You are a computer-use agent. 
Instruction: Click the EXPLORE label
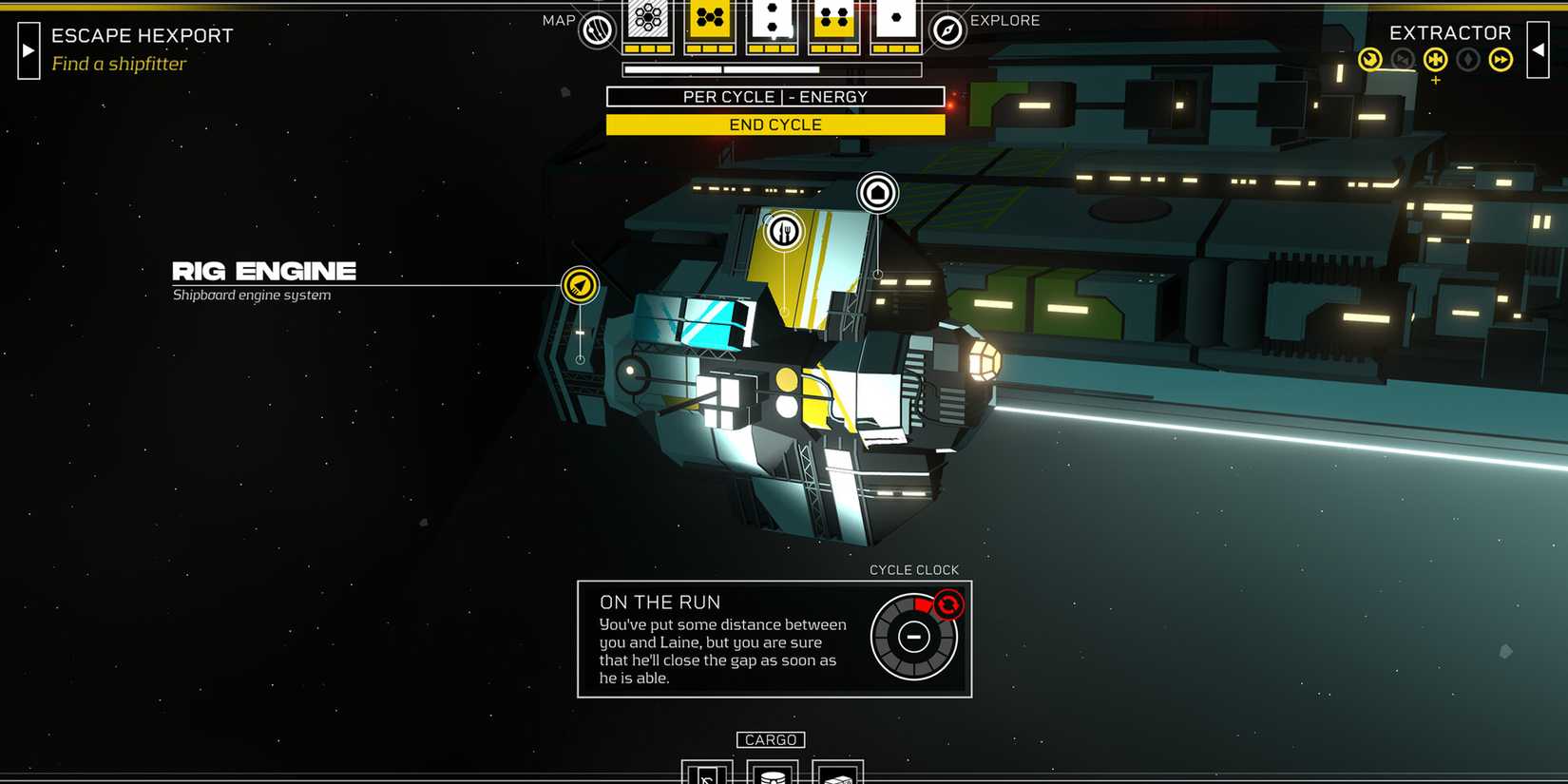click(1004, 20)
